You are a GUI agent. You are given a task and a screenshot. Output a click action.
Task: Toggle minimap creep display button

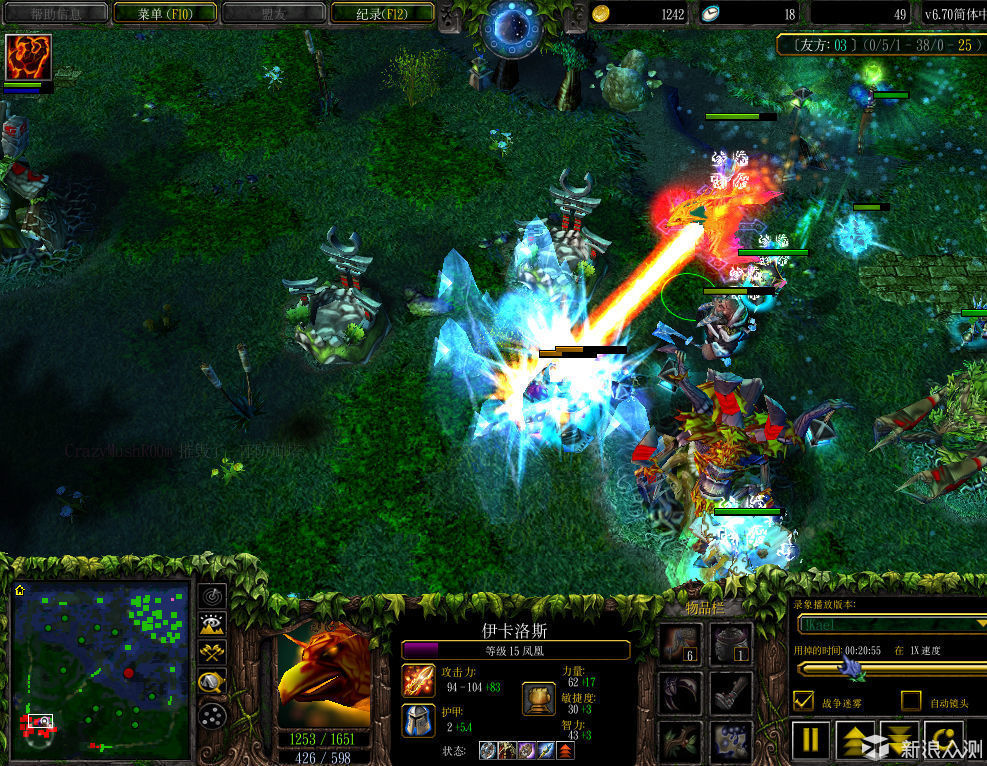coord(212,684)
